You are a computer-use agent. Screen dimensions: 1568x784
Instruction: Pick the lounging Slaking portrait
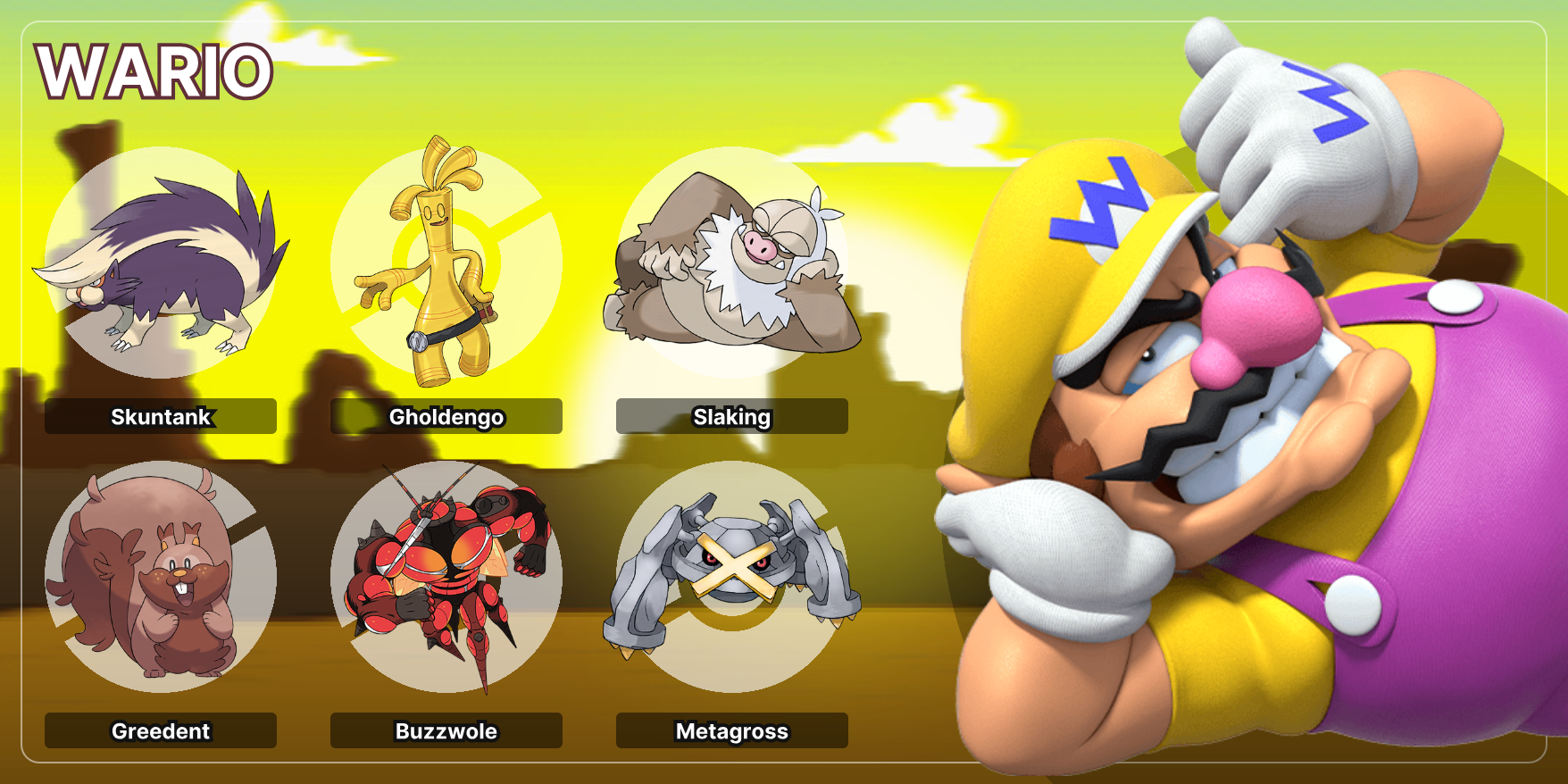coord(731,263)
